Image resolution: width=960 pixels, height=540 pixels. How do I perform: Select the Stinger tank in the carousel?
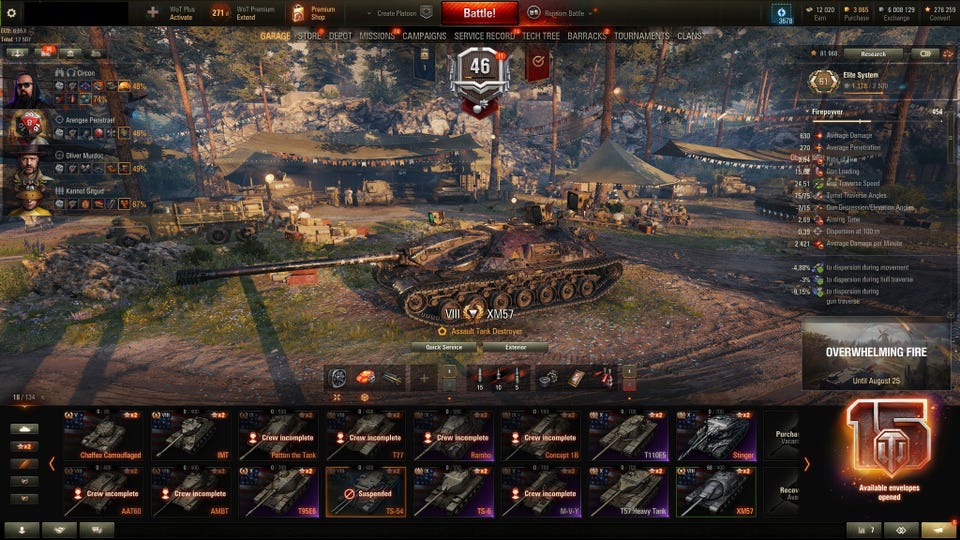[716, 436]
